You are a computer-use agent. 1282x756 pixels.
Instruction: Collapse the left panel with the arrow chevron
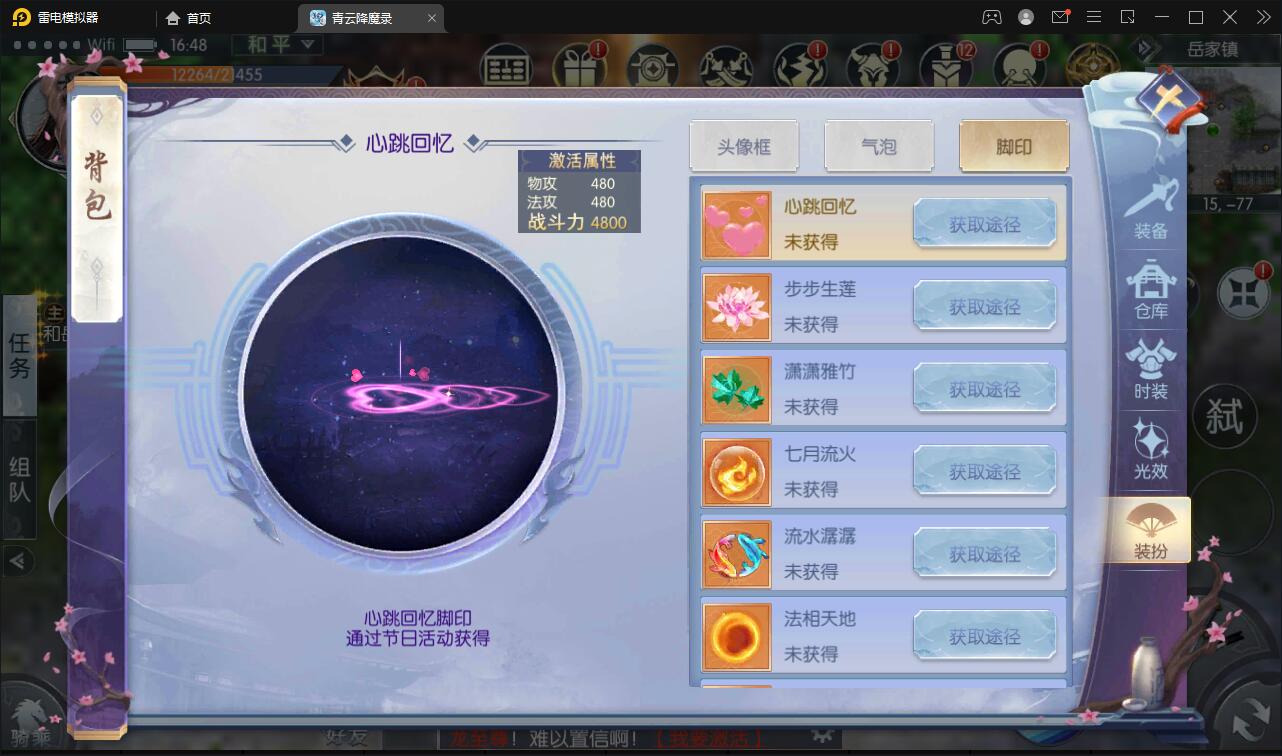(18, 561)
